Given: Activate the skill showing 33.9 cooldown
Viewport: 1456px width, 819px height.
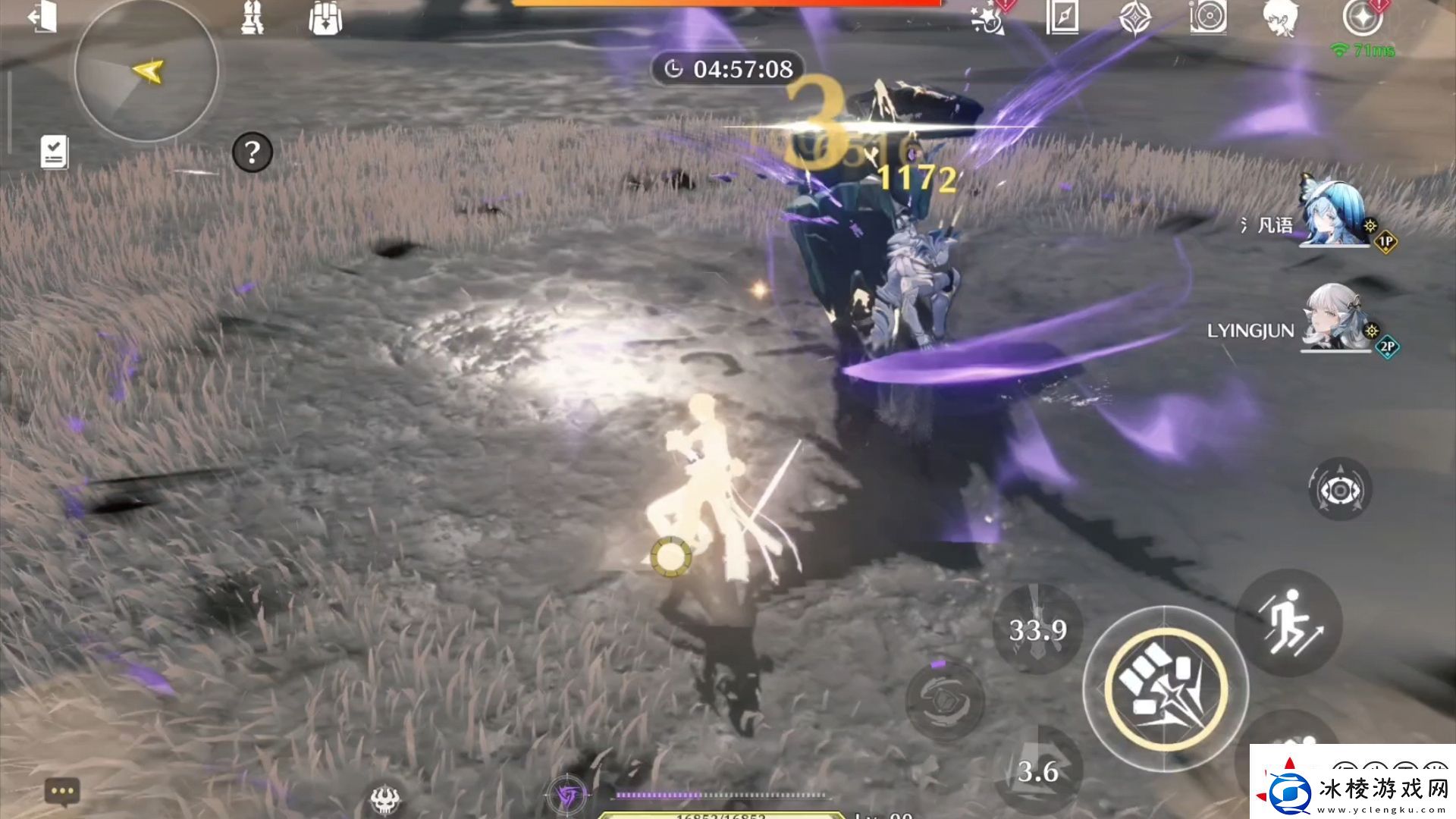Looking at the screenshot, I should pyautogui.click(x=1037, y=629).
